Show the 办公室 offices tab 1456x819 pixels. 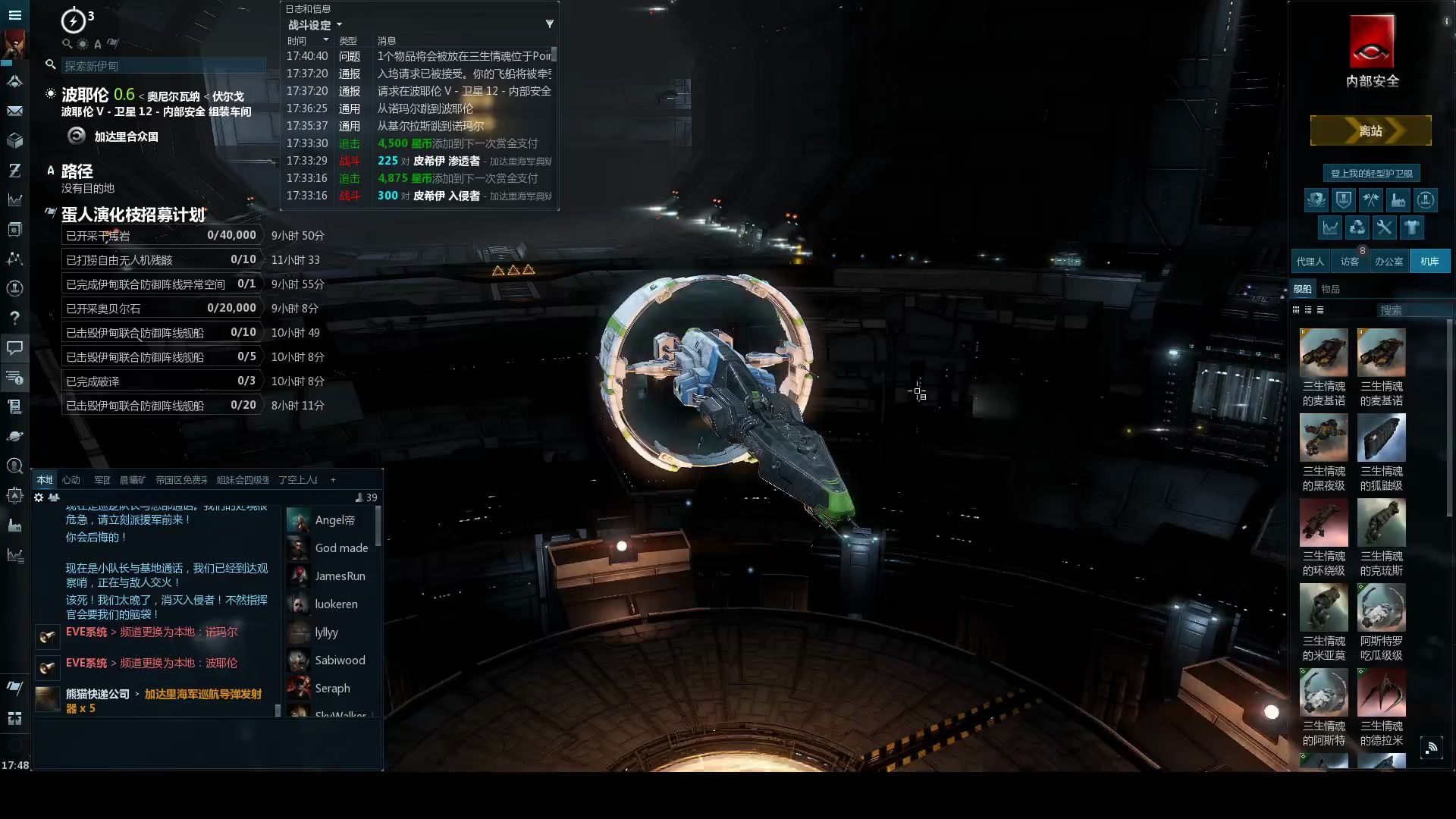[x=1389, y=262]
